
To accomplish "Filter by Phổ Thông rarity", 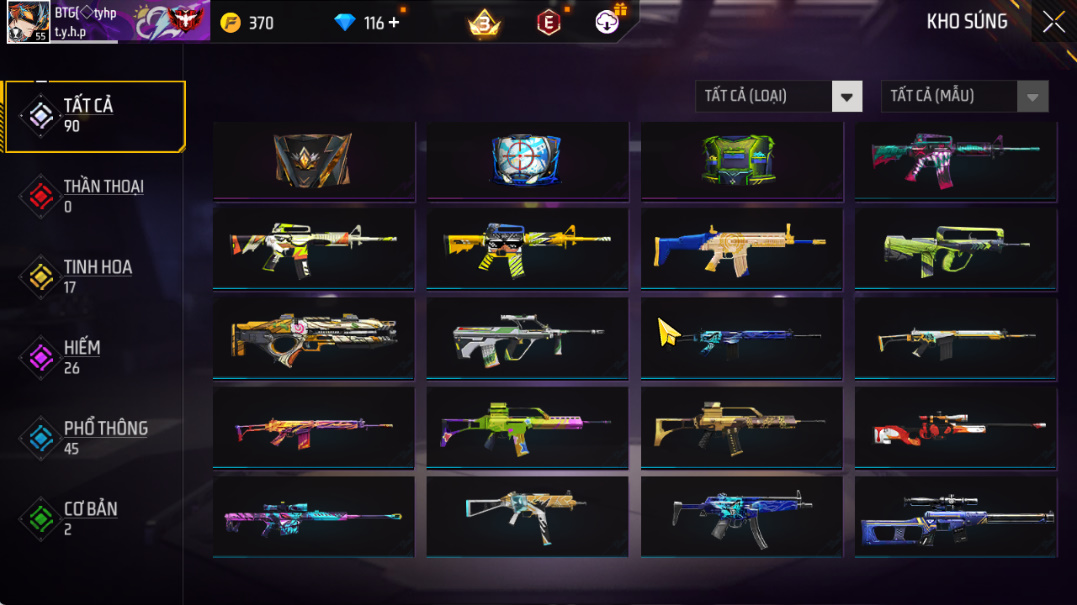I will point(95,438).
